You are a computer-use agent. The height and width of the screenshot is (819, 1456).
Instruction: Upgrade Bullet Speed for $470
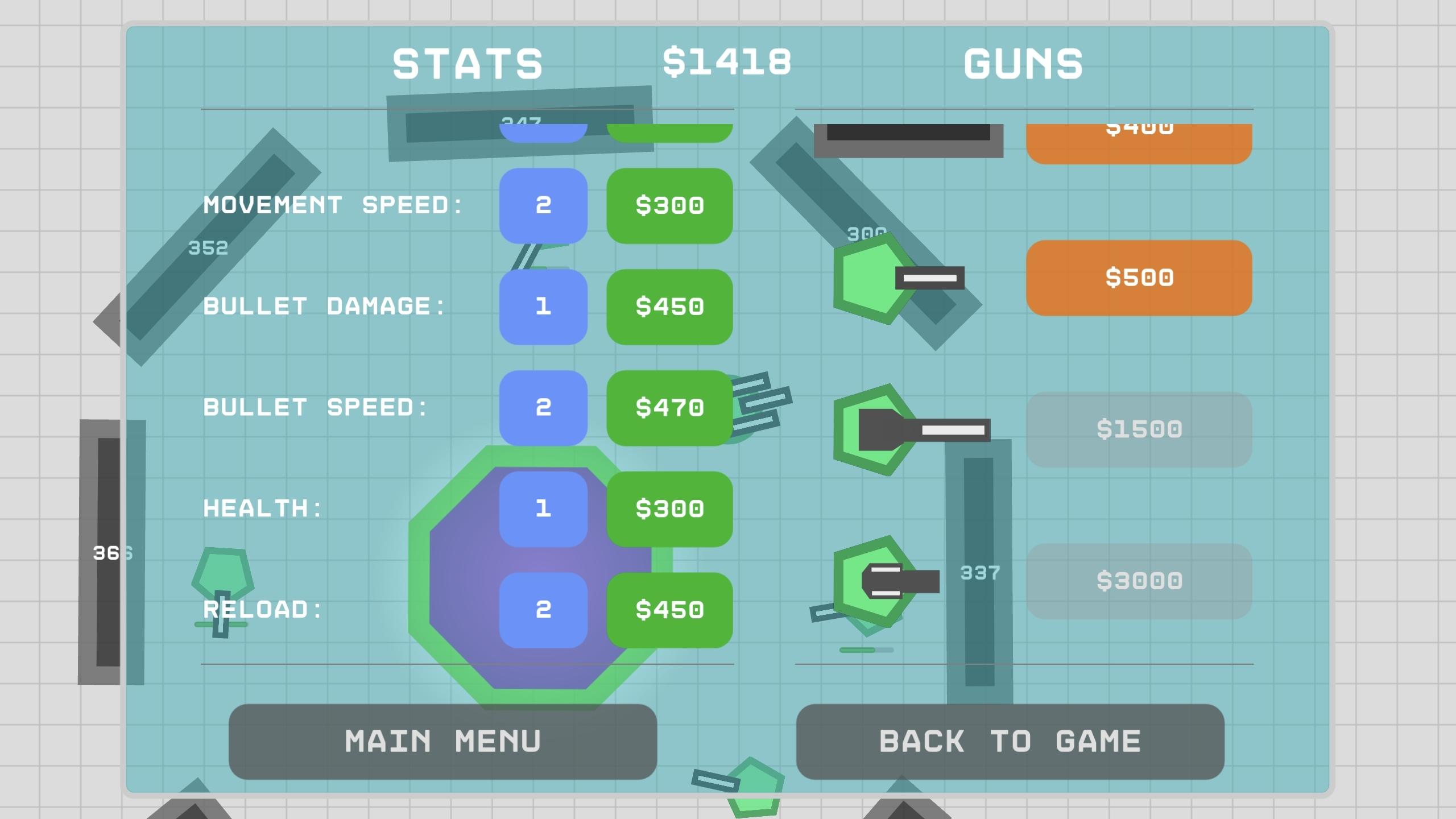669,407
